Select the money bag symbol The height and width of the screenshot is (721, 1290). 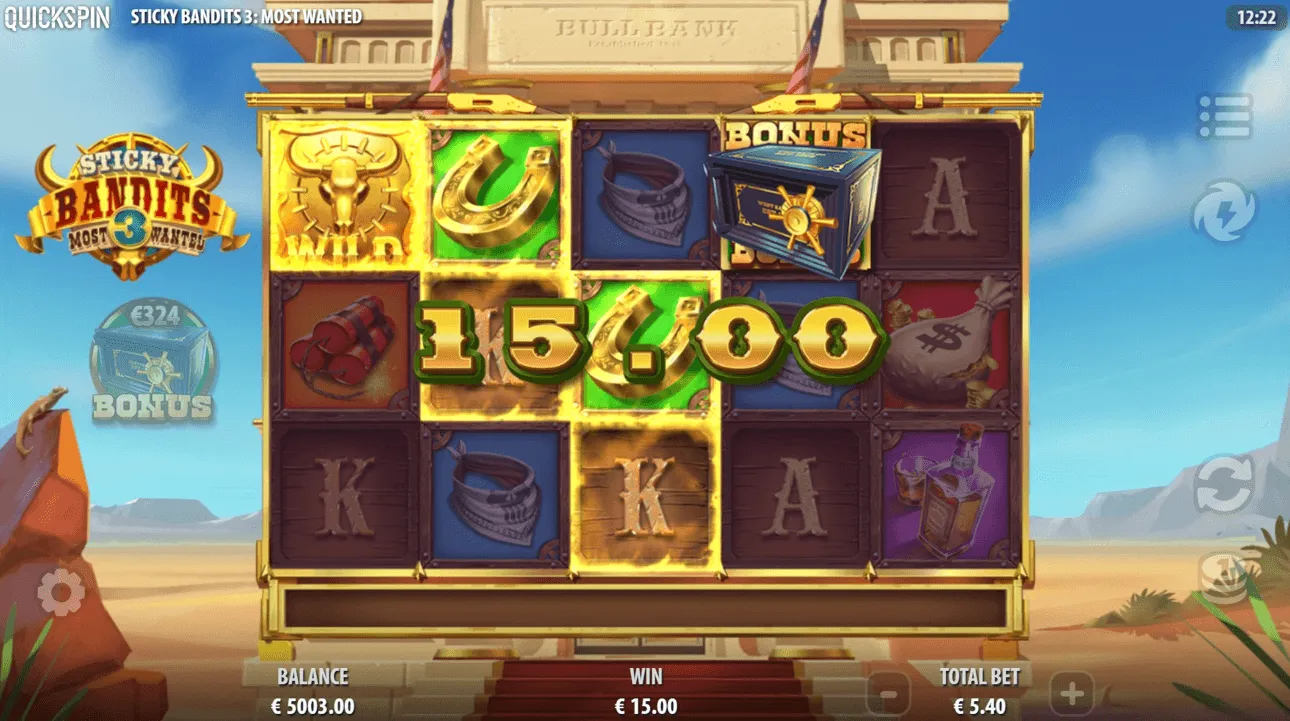(945, 345)
